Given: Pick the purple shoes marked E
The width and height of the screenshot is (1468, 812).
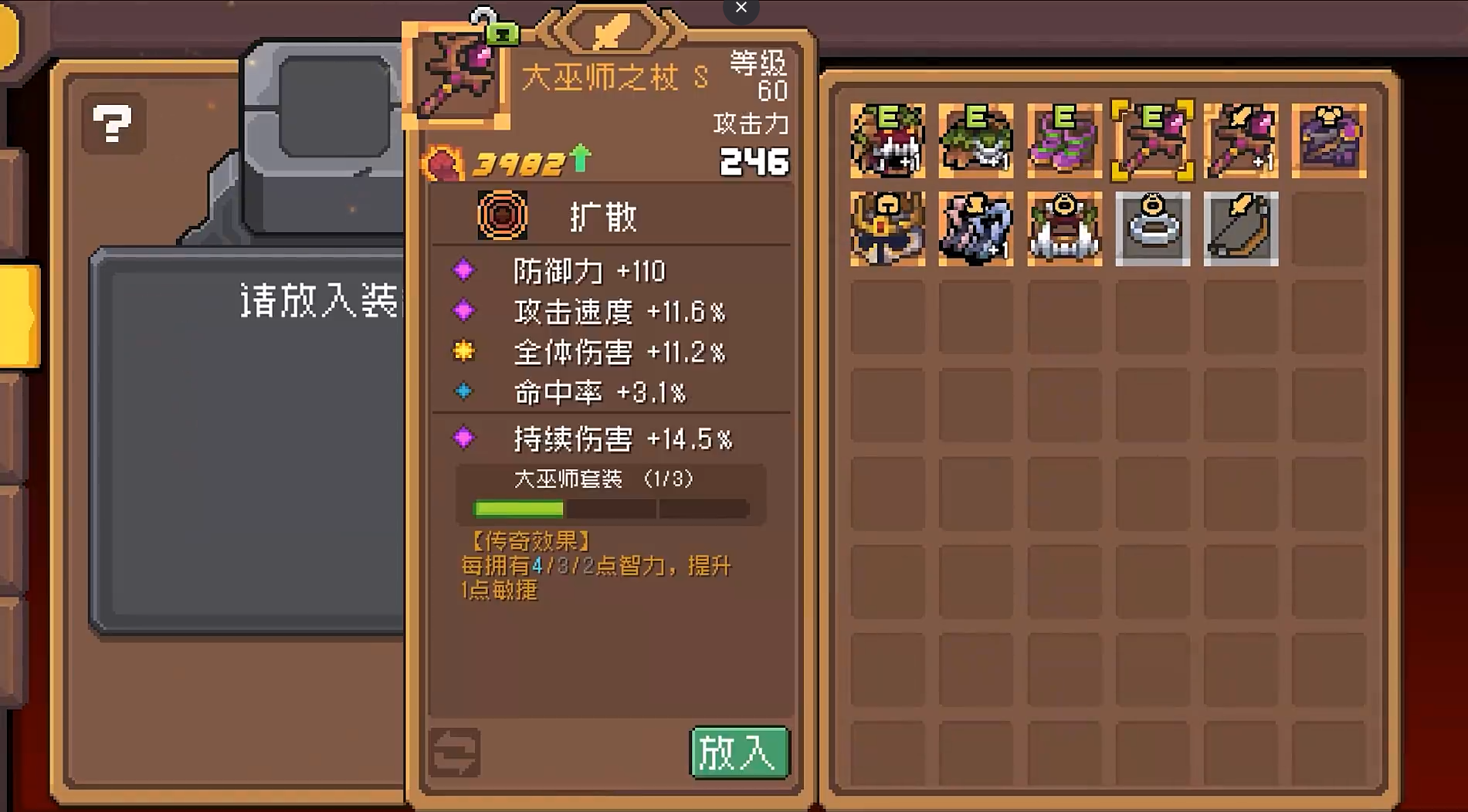Looking at the screenshot, I should (x=1064, y=142).
